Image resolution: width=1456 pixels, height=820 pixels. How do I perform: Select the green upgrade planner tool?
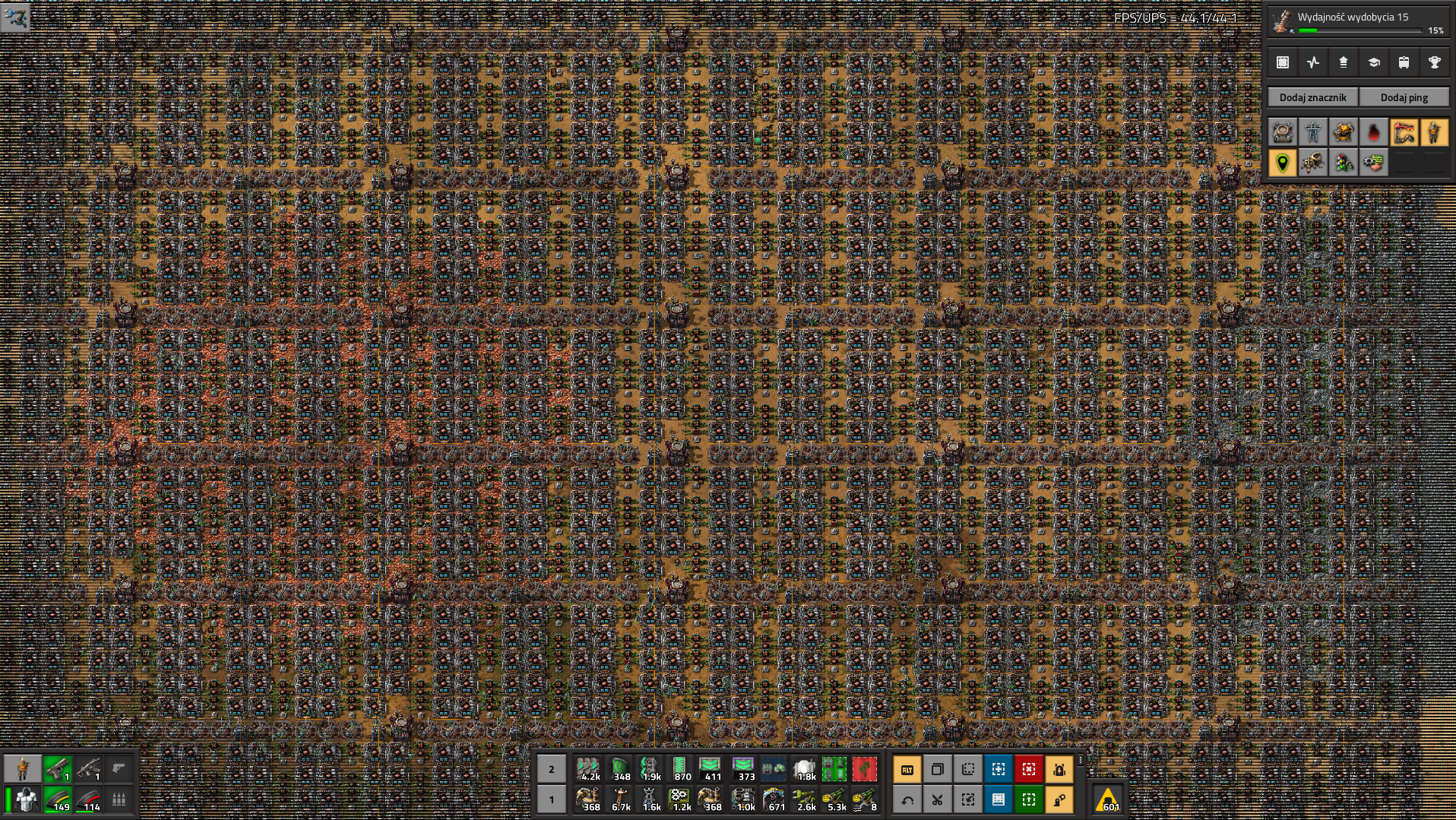1029,799
